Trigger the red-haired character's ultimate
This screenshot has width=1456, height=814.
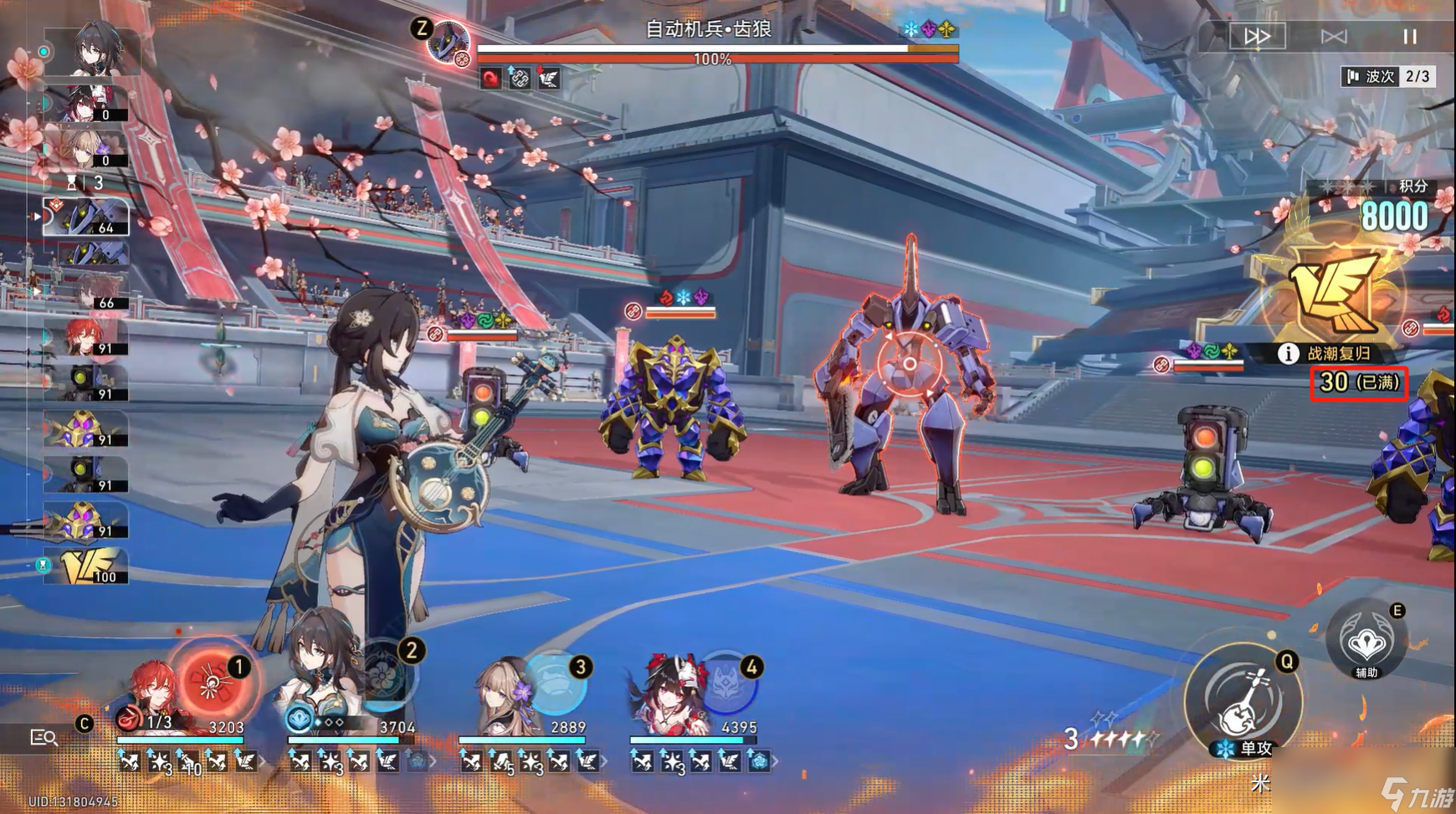point(211,683)
